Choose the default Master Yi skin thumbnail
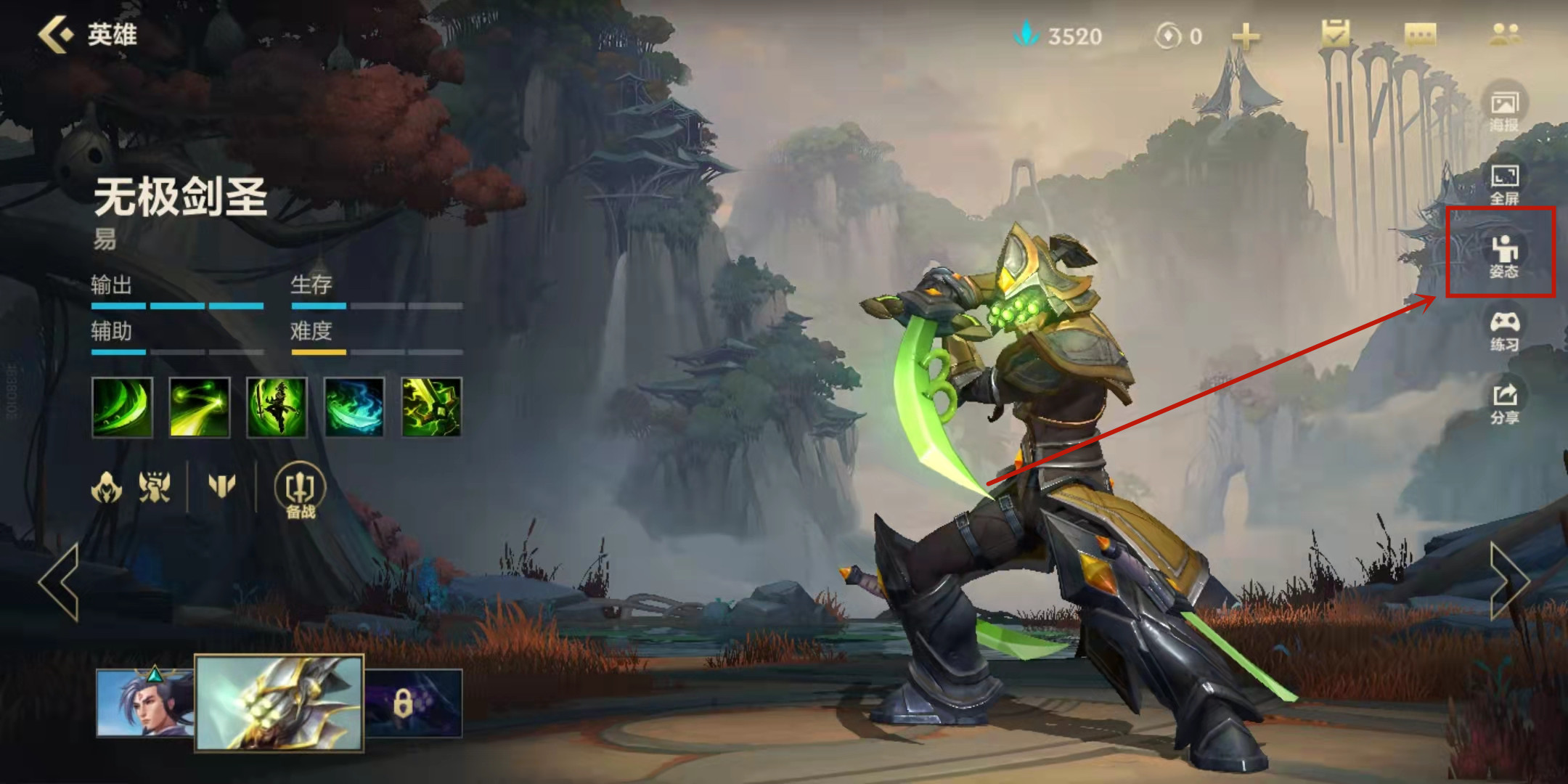Image resolution: width=1568 pixels, height=784 pixels. coord(144,703)
